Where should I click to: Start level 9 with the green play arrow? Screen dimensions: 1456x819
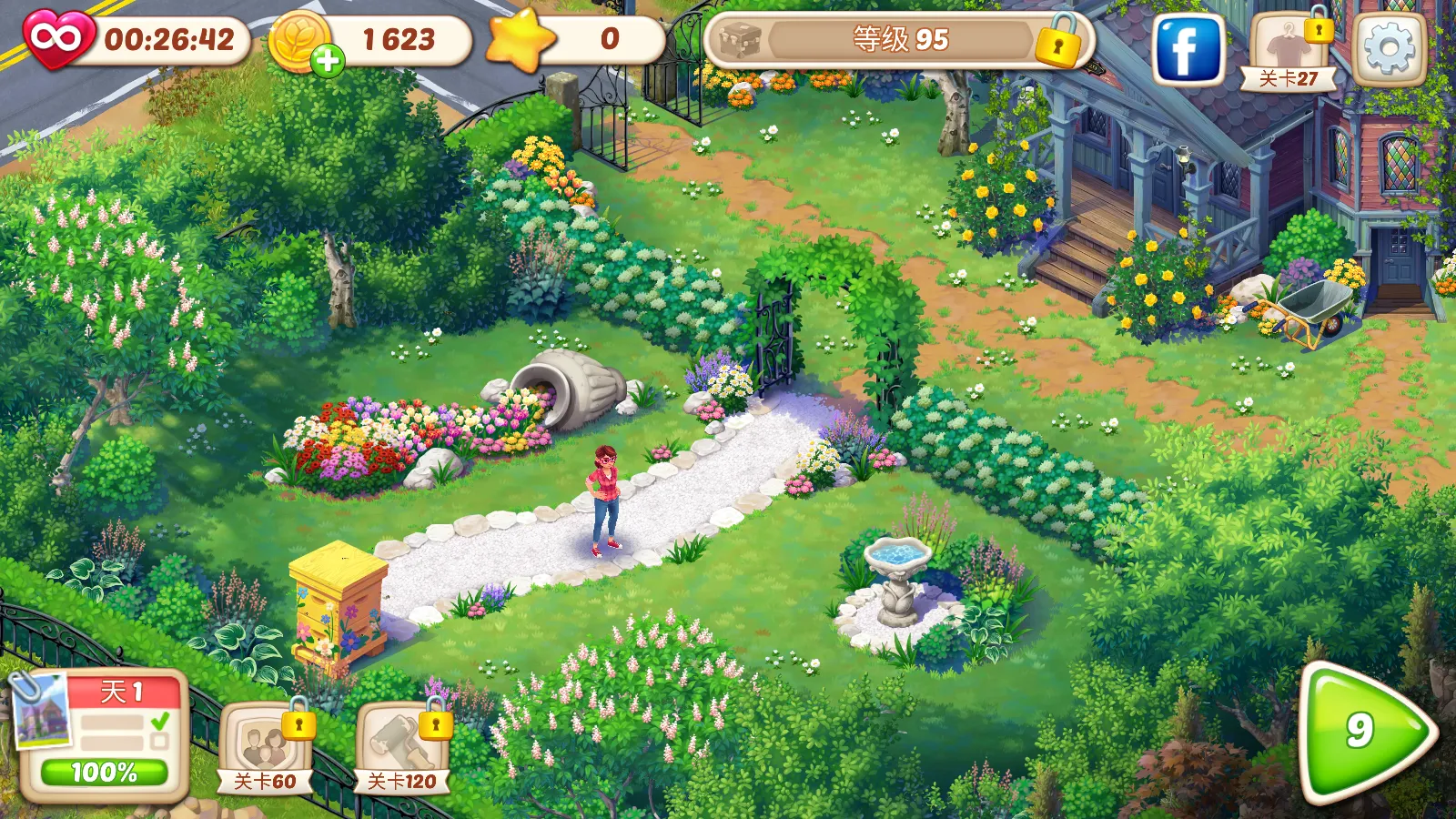pos(1363,731)
